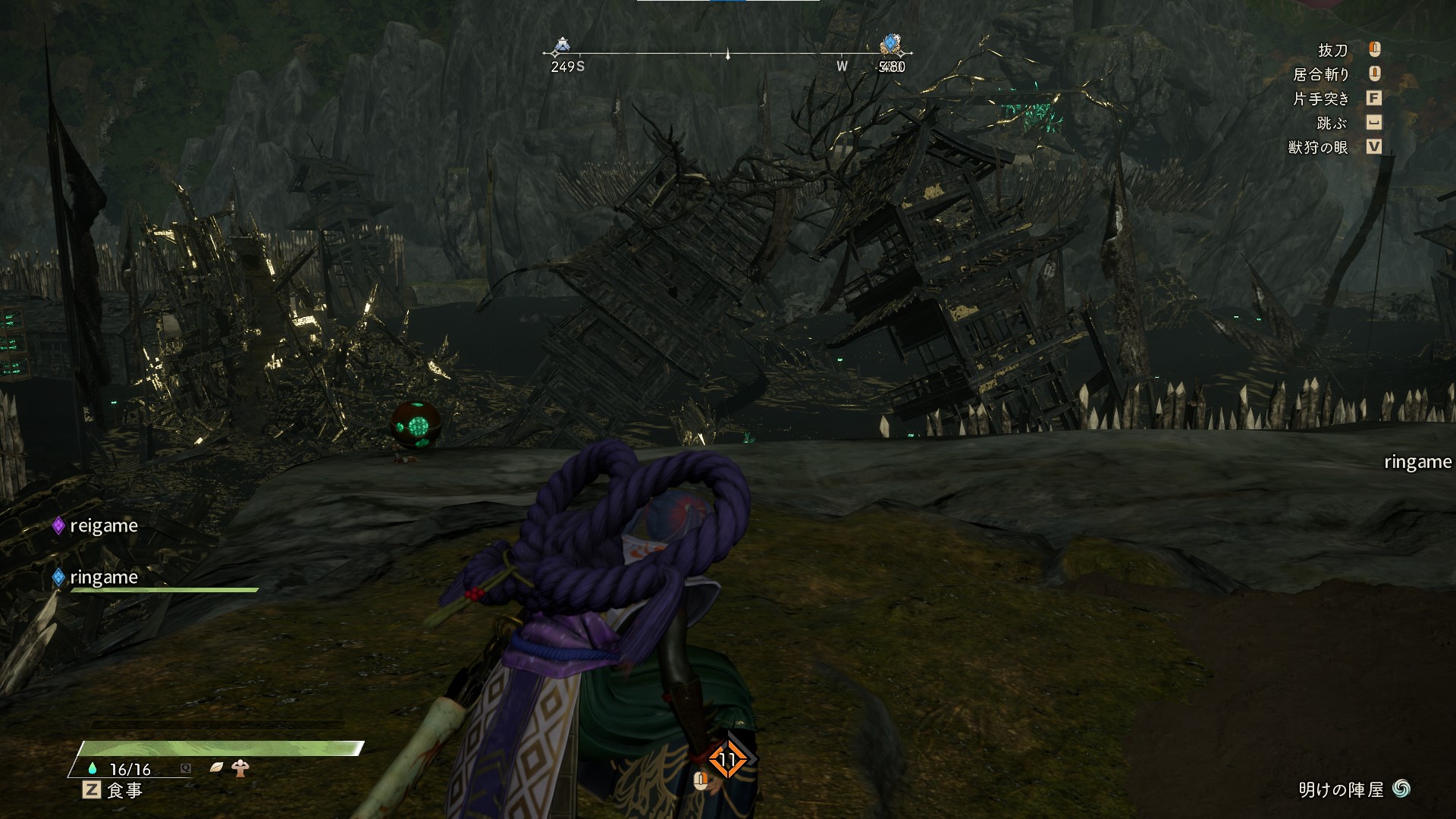Select the ringame party member entry
The height and width of the screenshot is (819, 1456).
pyautogui.click(x=96, y=578)
